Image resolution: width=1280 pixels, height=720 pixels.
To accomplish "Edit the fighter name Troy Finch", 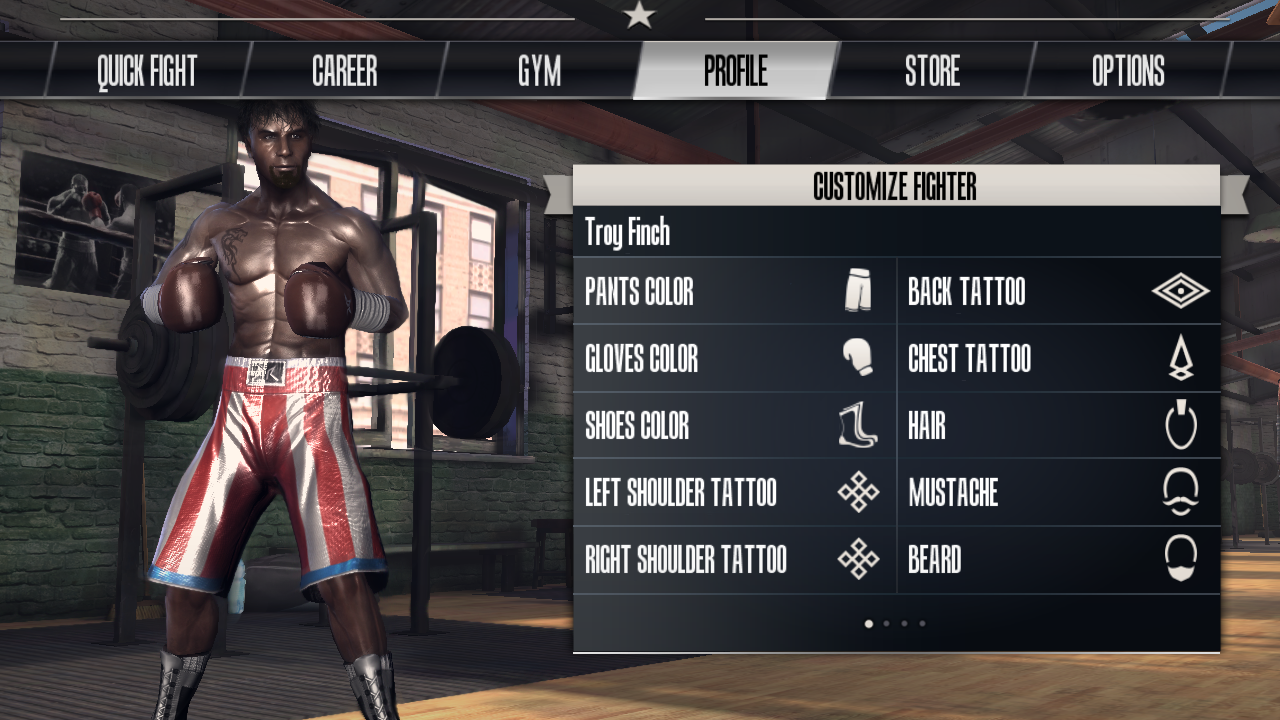I will [x=628, y=233].
